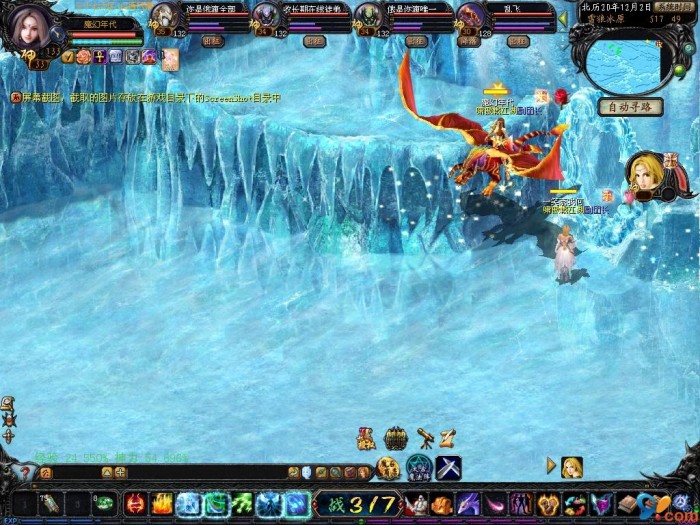The image size is (700, 525).
Task: Click the ankh buff icon under player bars
Action: click(x=100, y=57)
